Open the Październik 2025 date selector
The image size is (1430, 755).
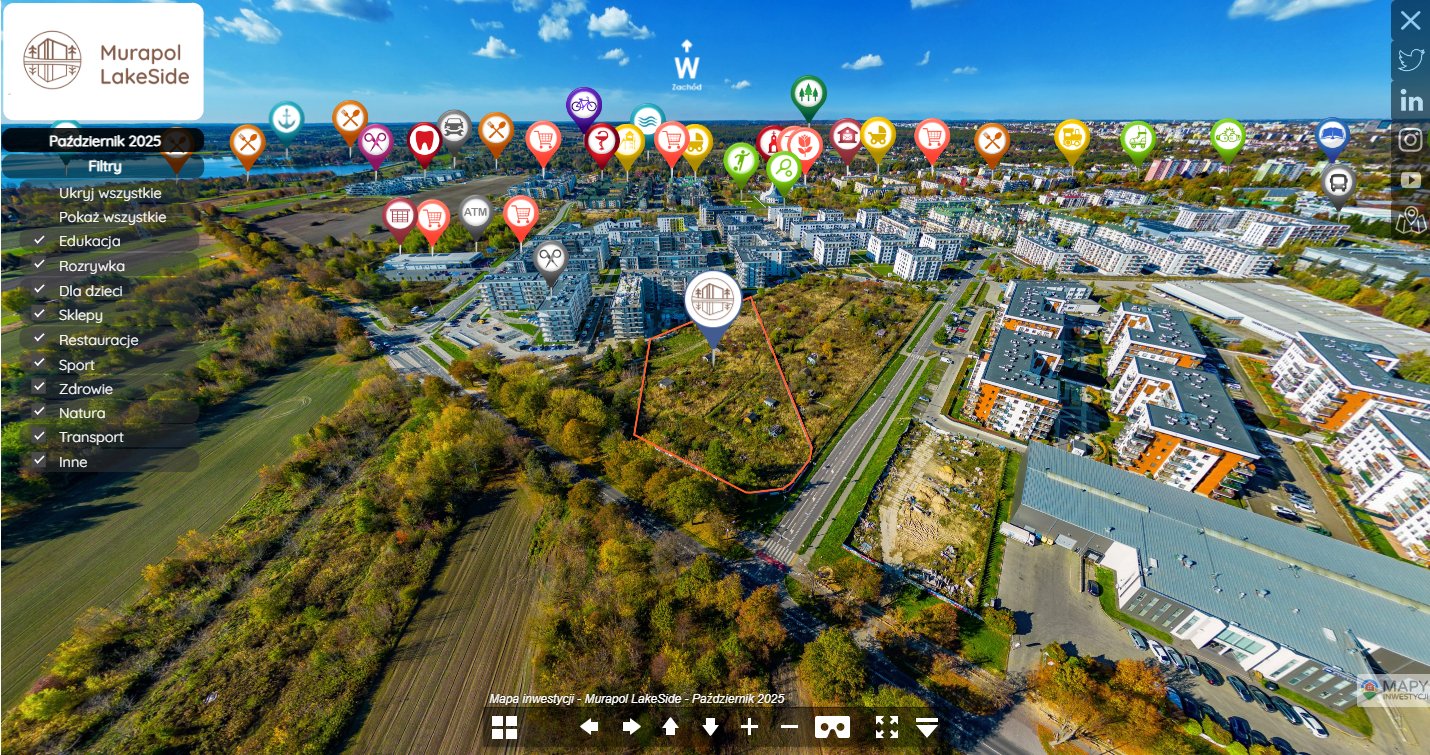(104, 141)
